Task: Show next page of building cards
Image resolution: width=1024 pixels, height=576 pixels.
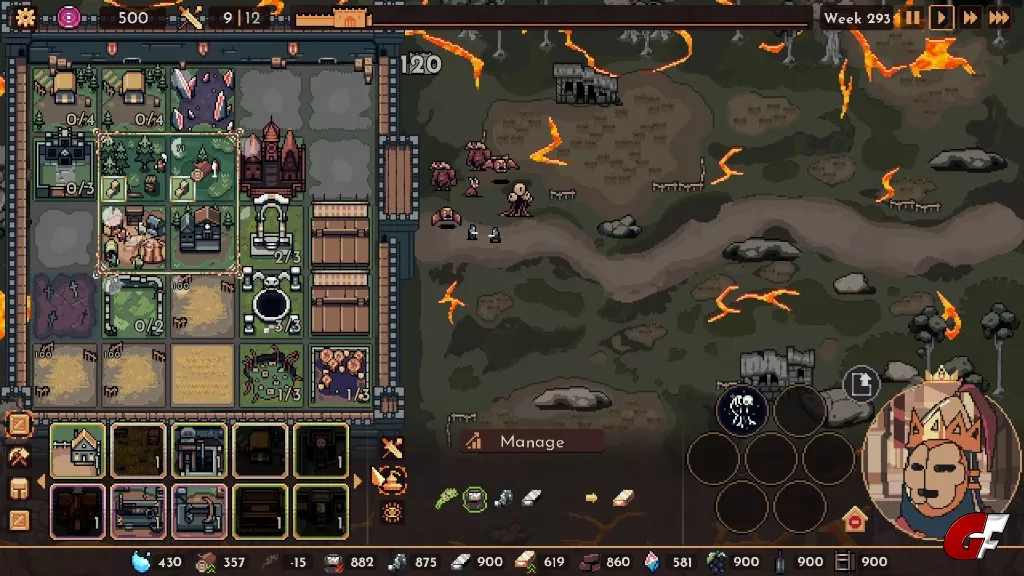Action: (357, 481)
